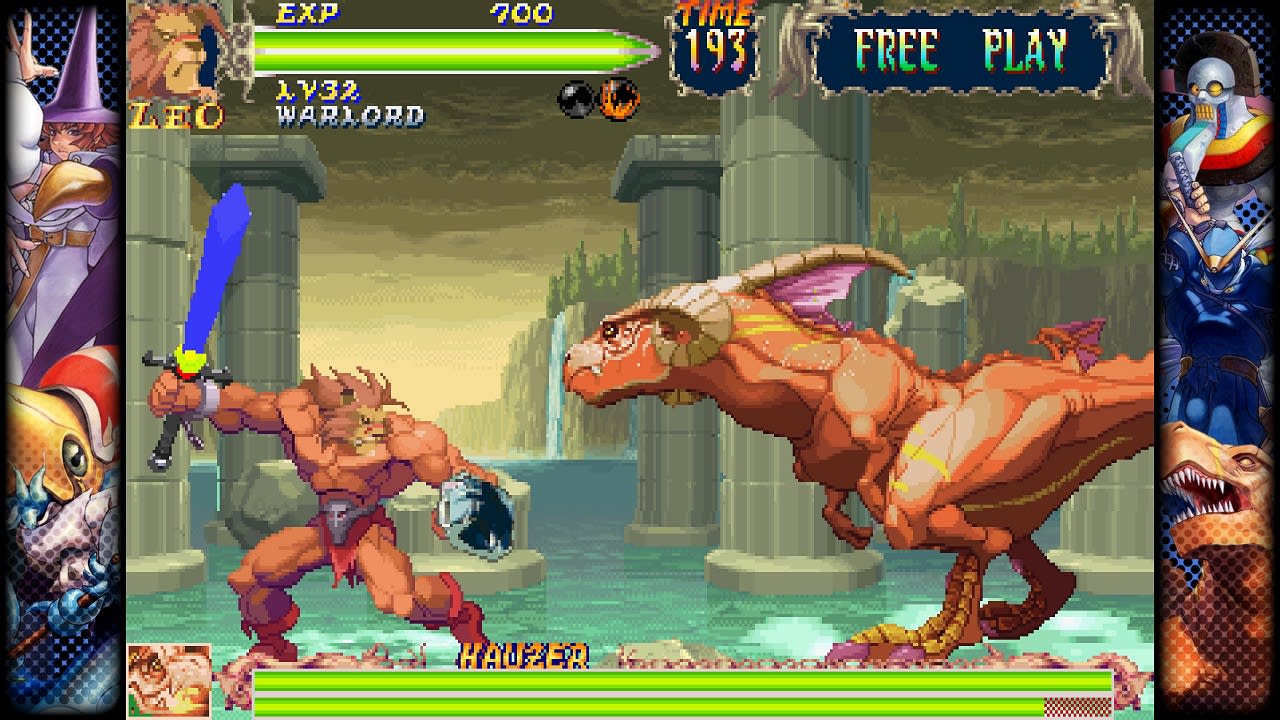Click the FREE PLAY banner
The height and width of the screenshot is (720, 1280).
pos(955,45)
